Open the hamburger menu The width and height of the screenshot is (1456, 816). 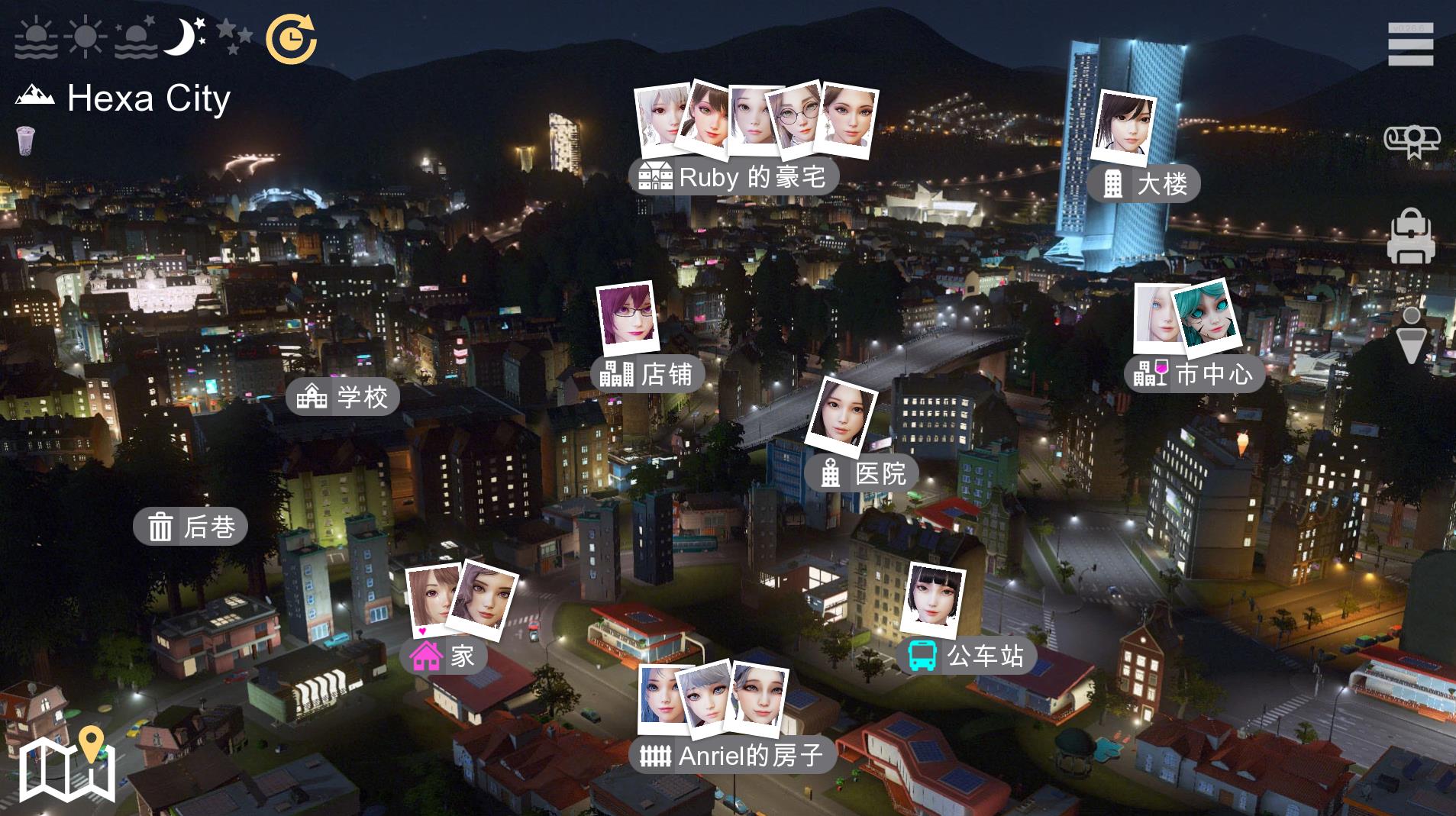tap(1410, 45)
